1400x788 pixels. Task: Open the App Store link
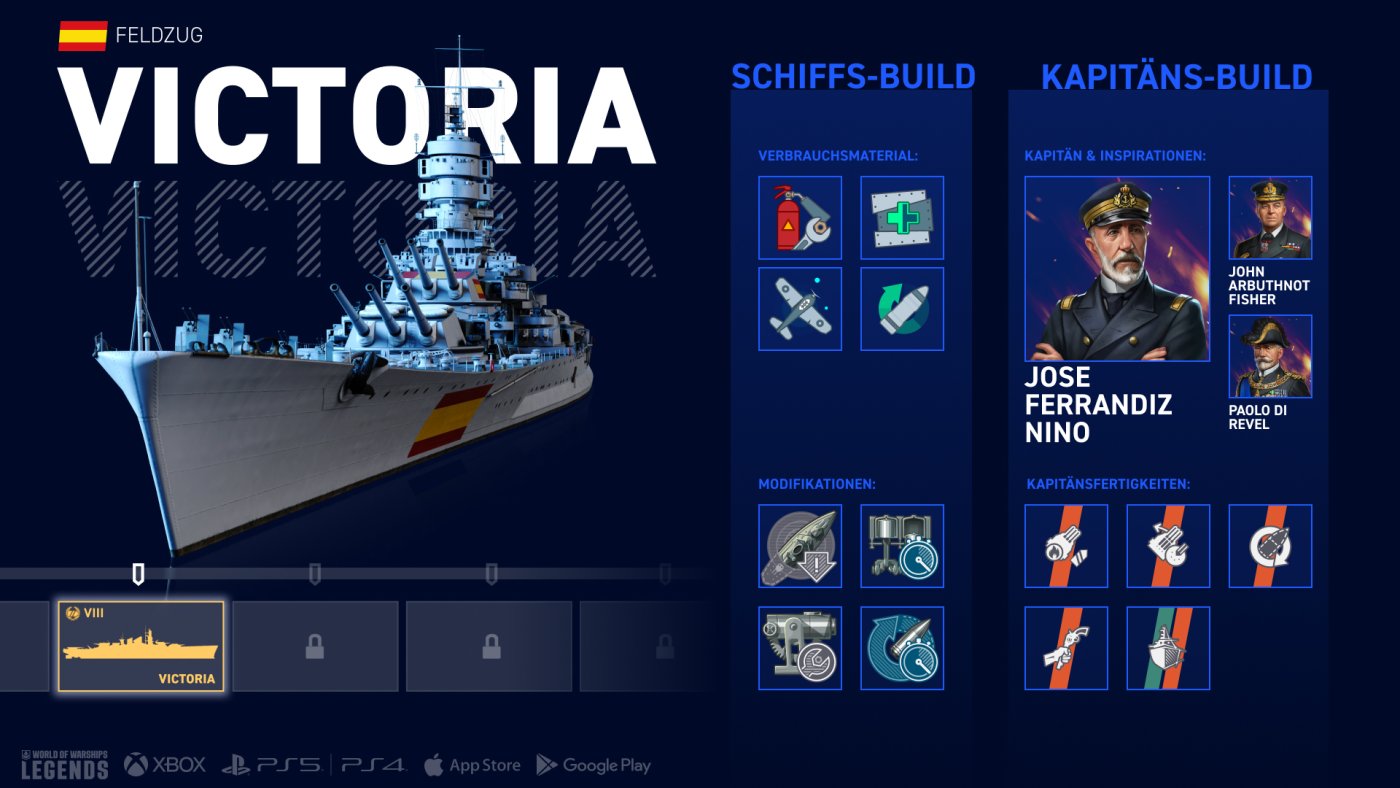[x=472, y=765]
